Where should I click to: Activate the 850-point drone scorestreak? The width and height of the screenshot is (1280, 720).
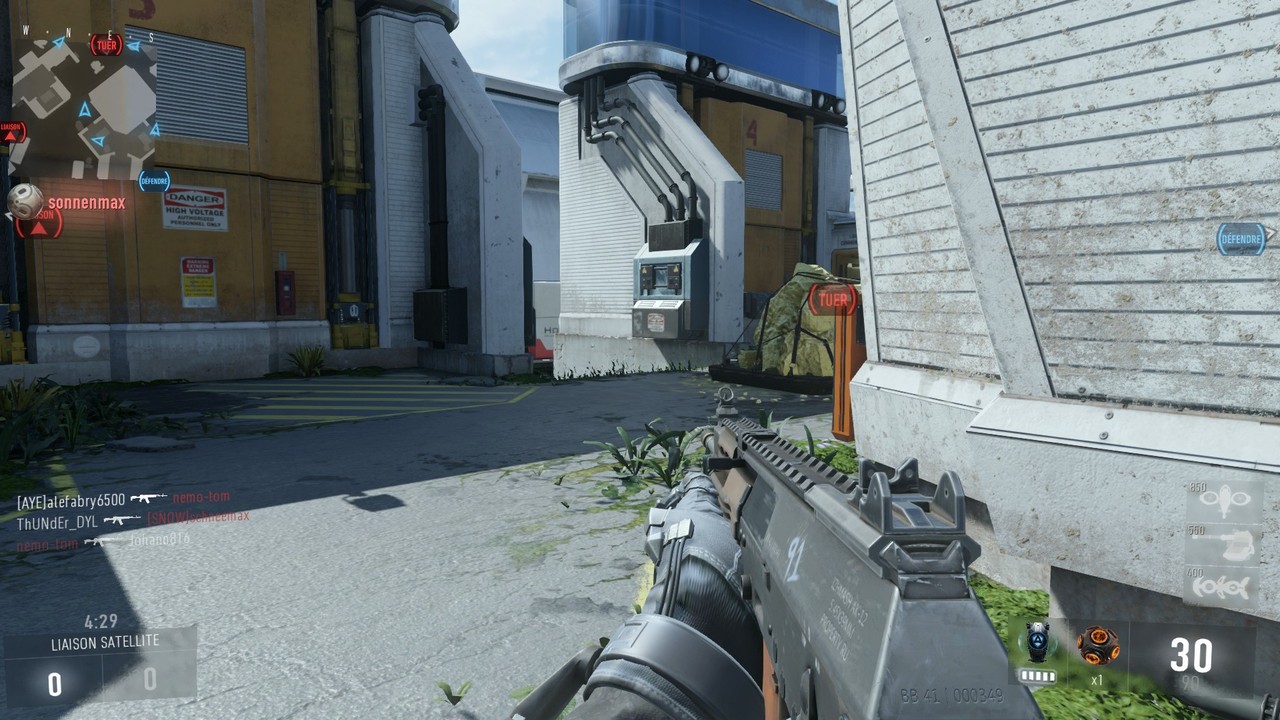point(1225,502)
